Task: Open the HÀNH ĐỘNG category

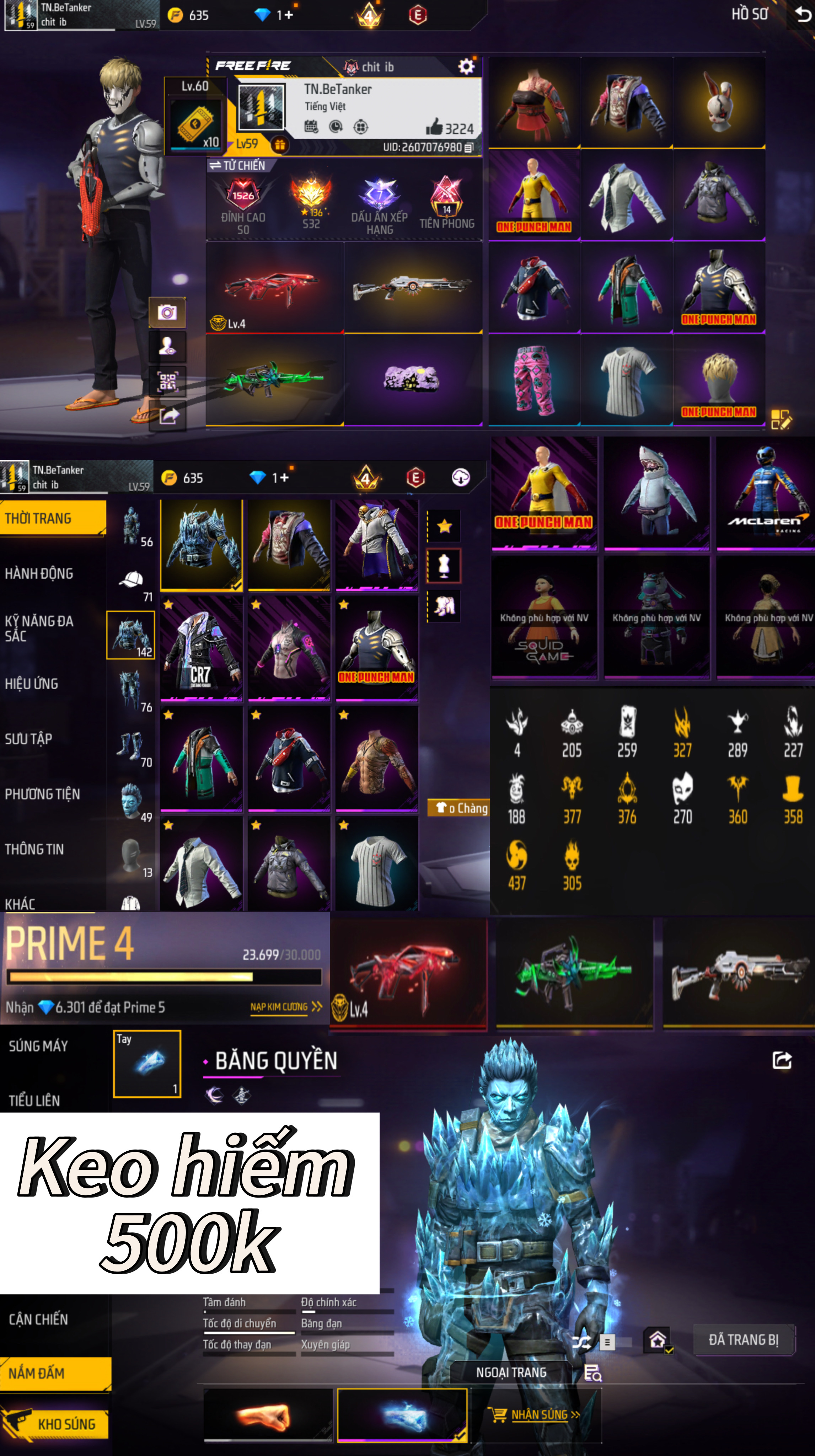Action: 39,573
